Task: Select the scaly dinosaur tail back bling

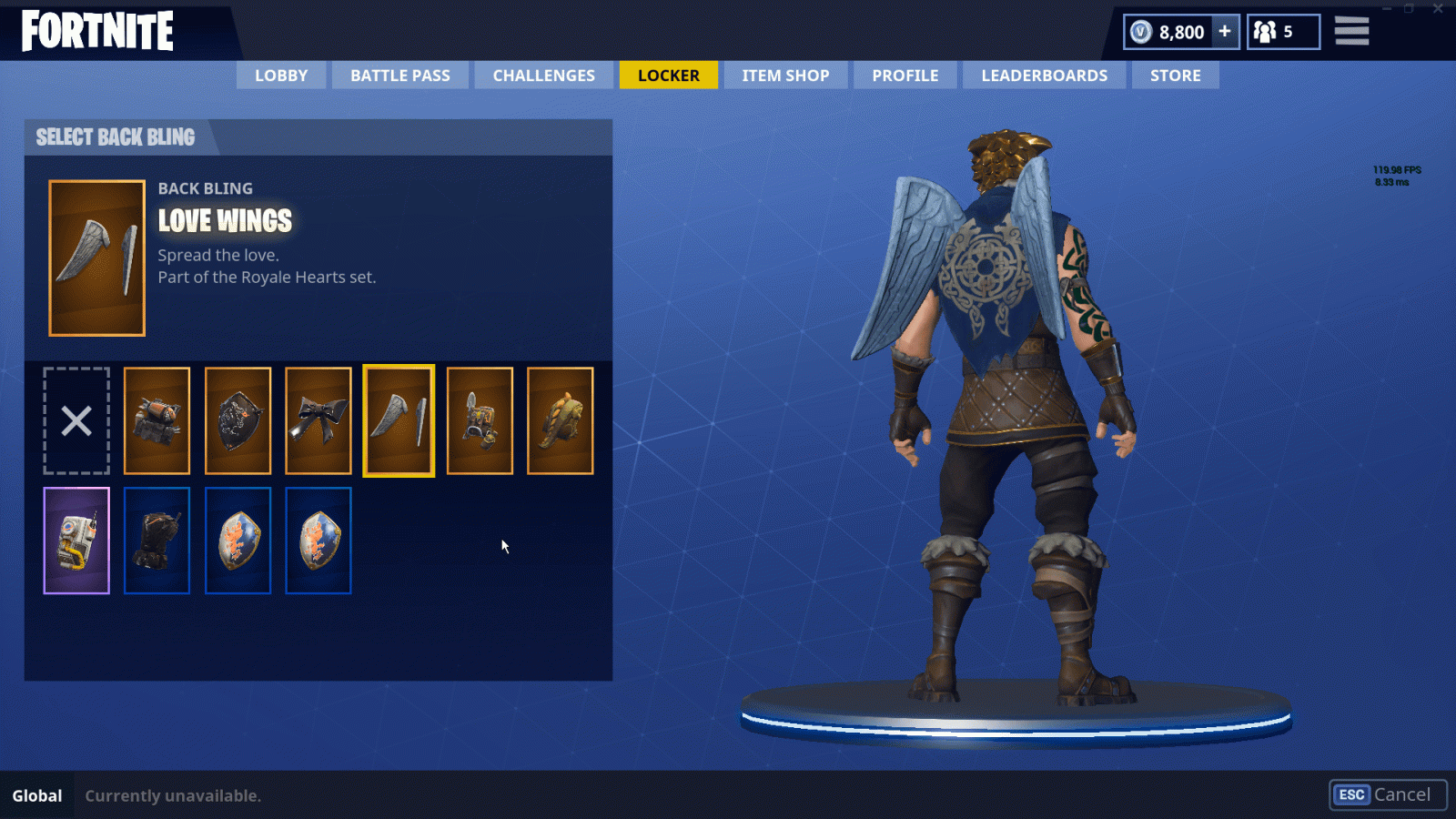Action: coord(560,420)
